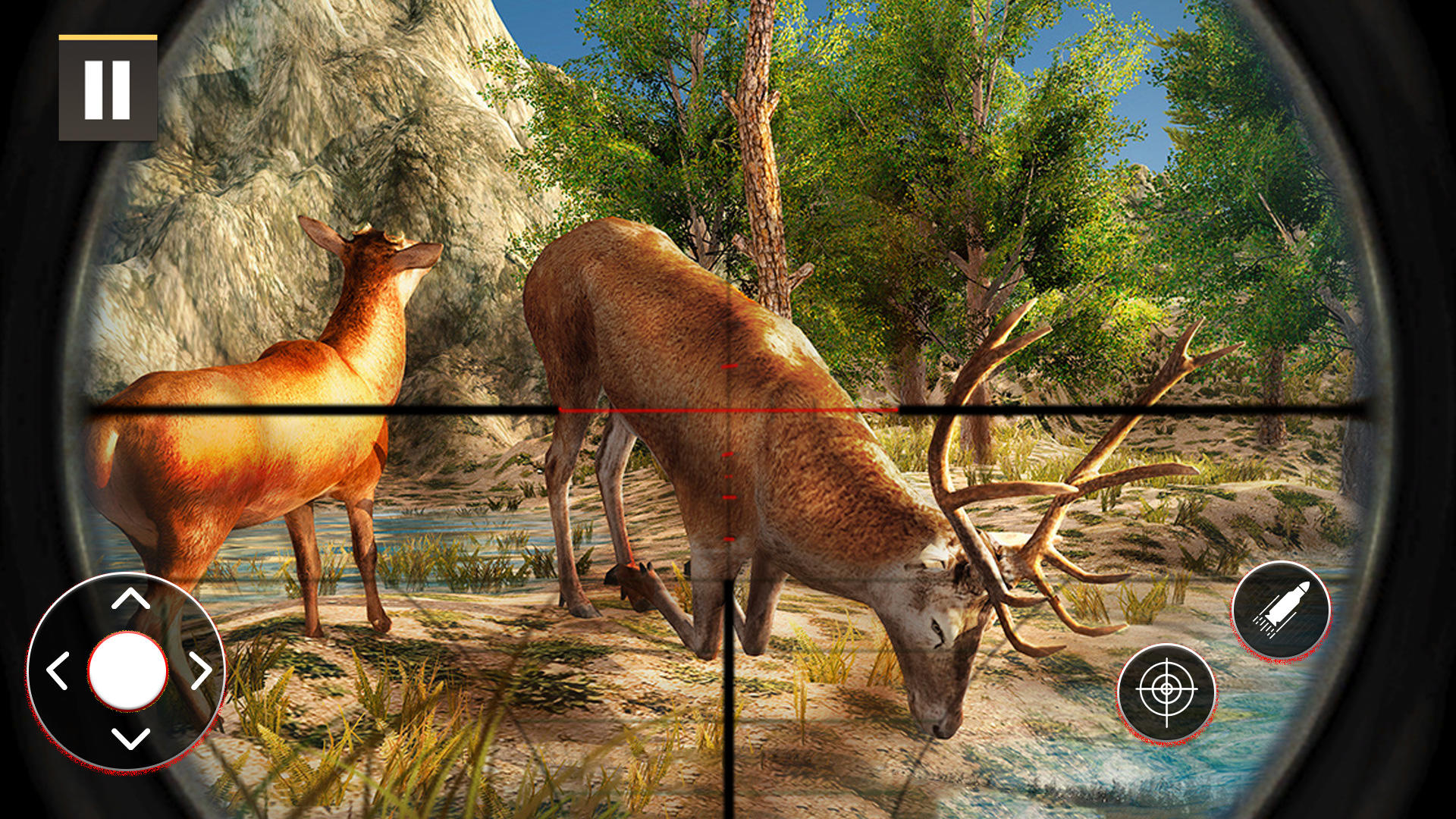This screenshot has height=819, width=1456.
Task: Tap the scope reticle center
Action: 728,409
